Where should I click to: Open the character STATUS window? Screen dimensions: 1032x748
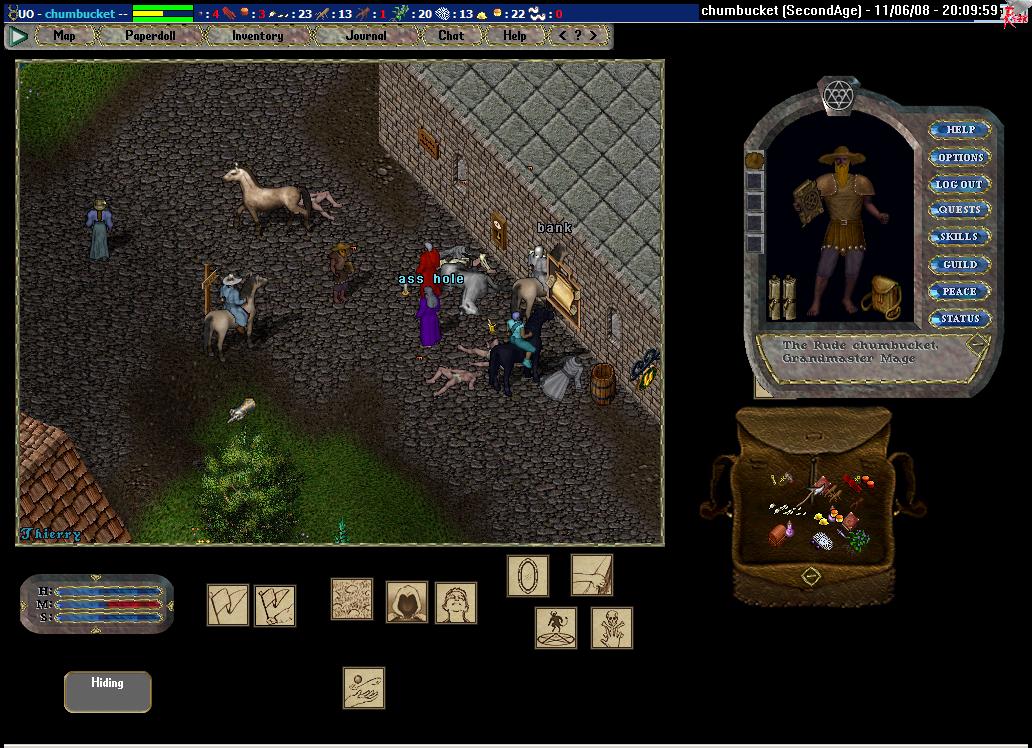(960, 318)
